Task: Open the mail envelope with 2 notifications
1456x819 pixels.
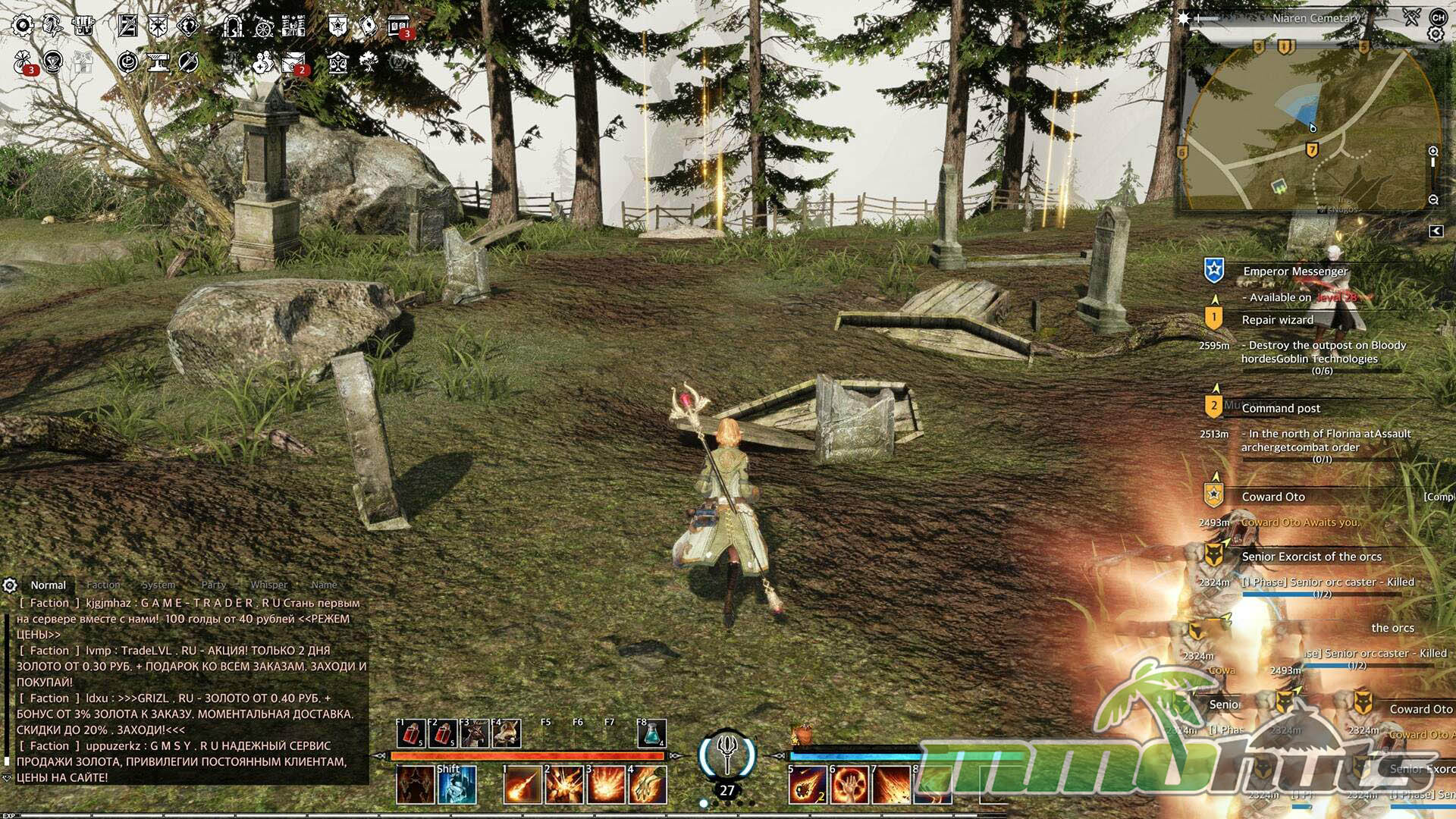Action: click(x=293, y=62)
